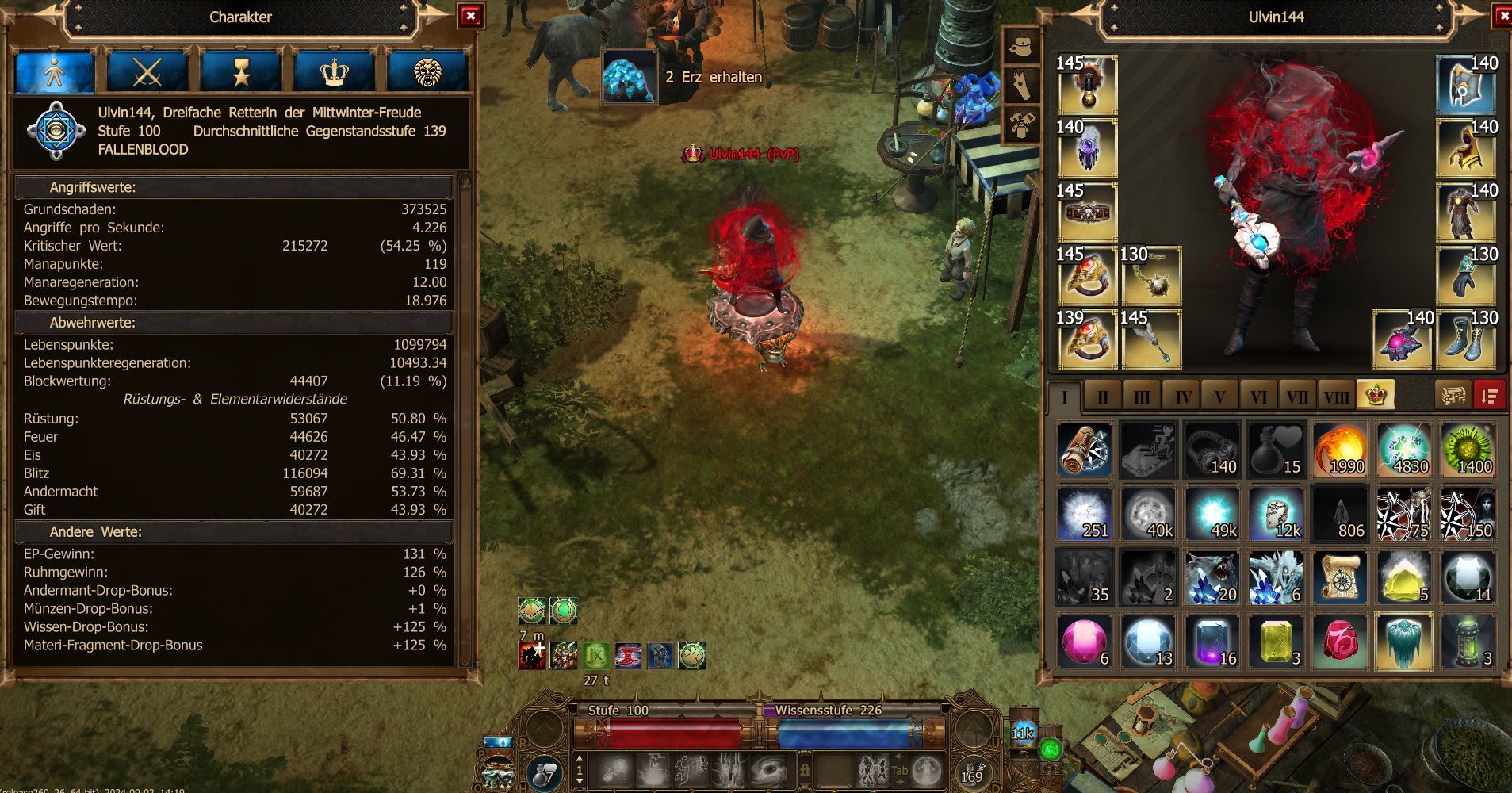Select the star medal tab
Image resolution: width=1512 pixels, height=793 pixels.
[241, 73]
